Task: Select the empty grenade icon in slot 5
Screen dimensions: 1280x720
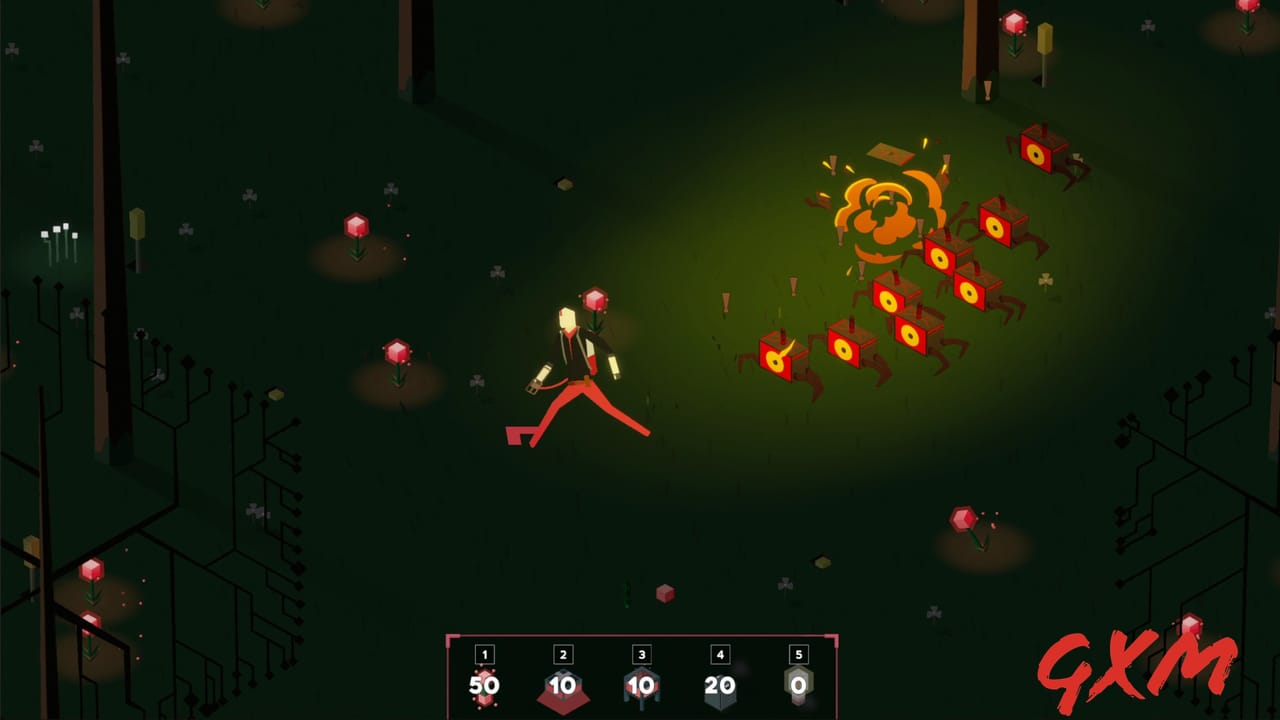Action: pos(798,688)
